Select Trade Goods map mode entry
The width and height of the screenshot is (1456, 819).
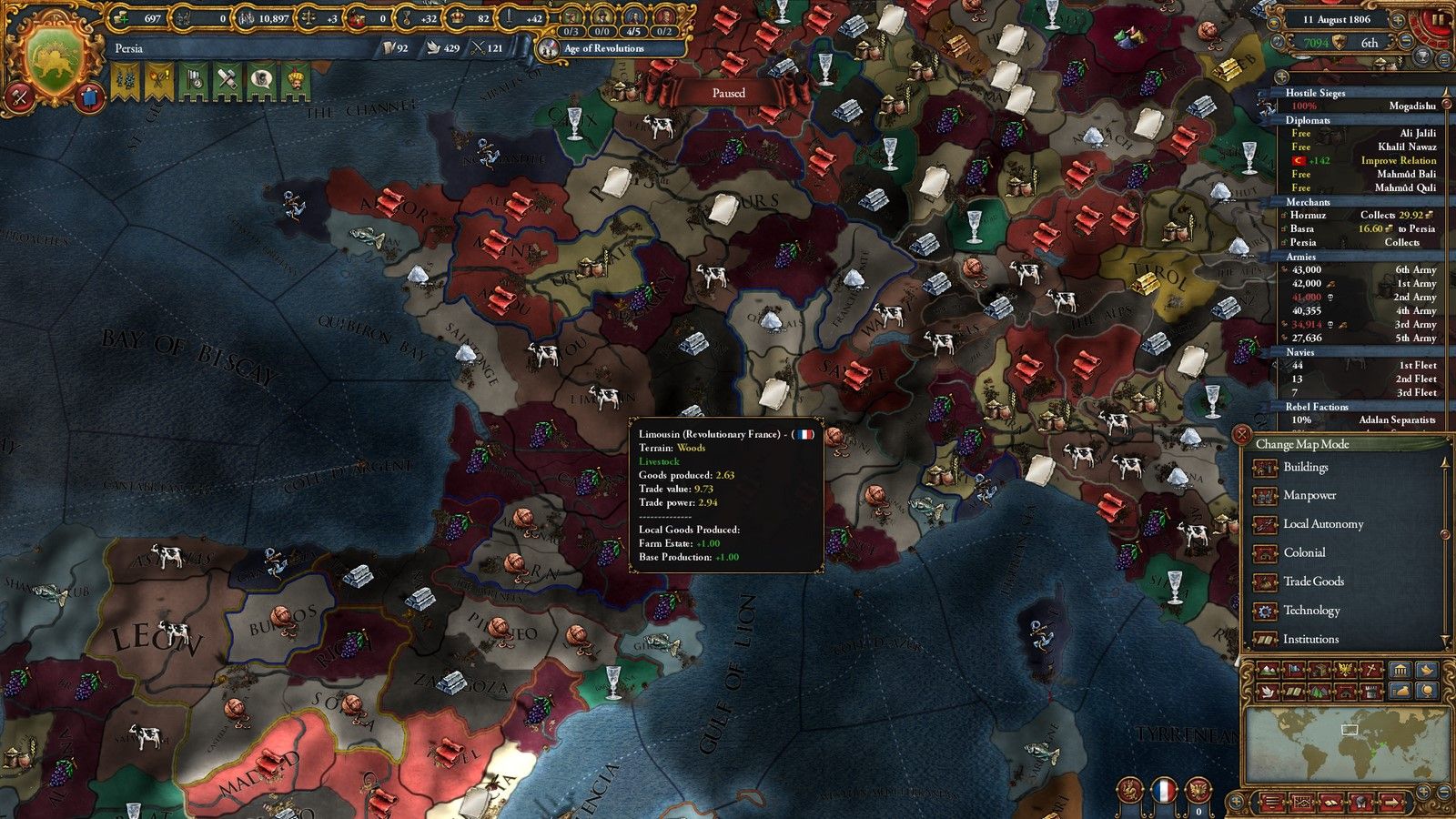[x=1312, y=581]
